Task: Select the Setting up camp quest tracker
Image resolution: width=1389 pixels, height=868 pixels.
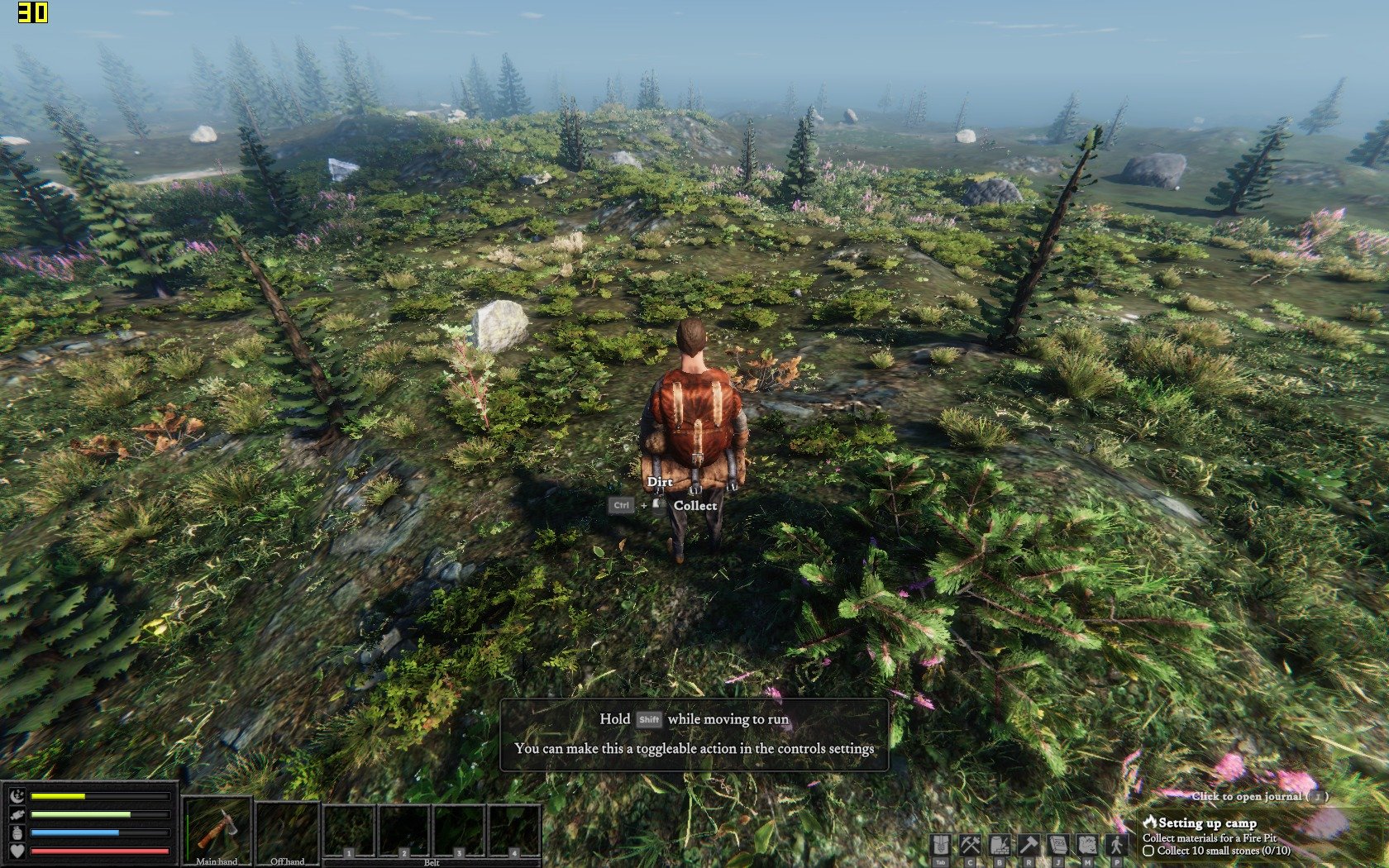Action: point(1206,823)
